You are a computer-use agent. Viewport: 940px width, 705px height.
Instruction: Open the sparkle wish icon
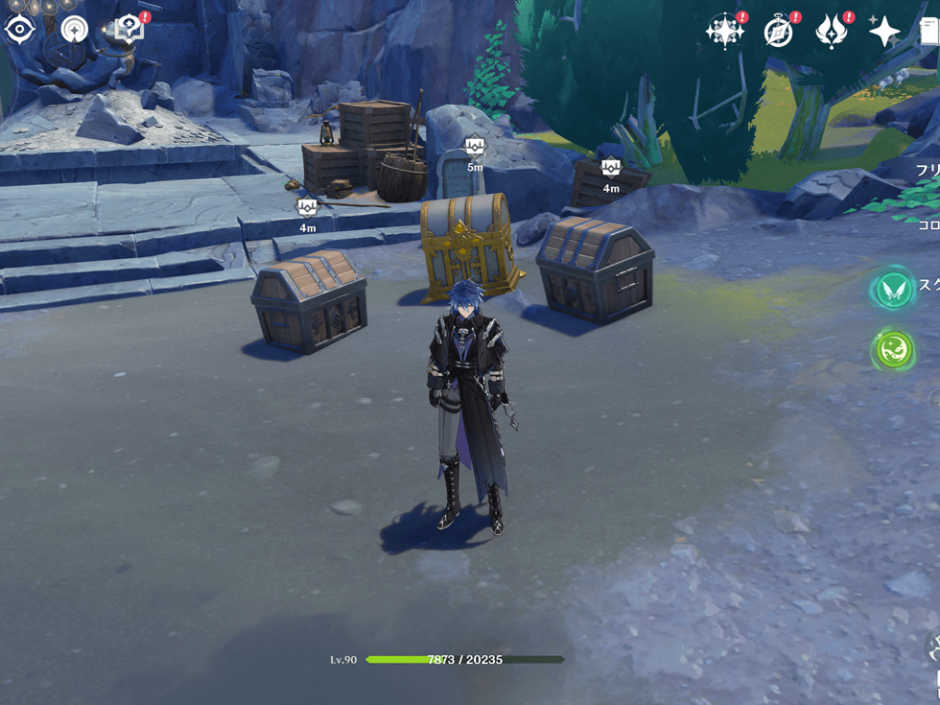click(x=885, y=32)
